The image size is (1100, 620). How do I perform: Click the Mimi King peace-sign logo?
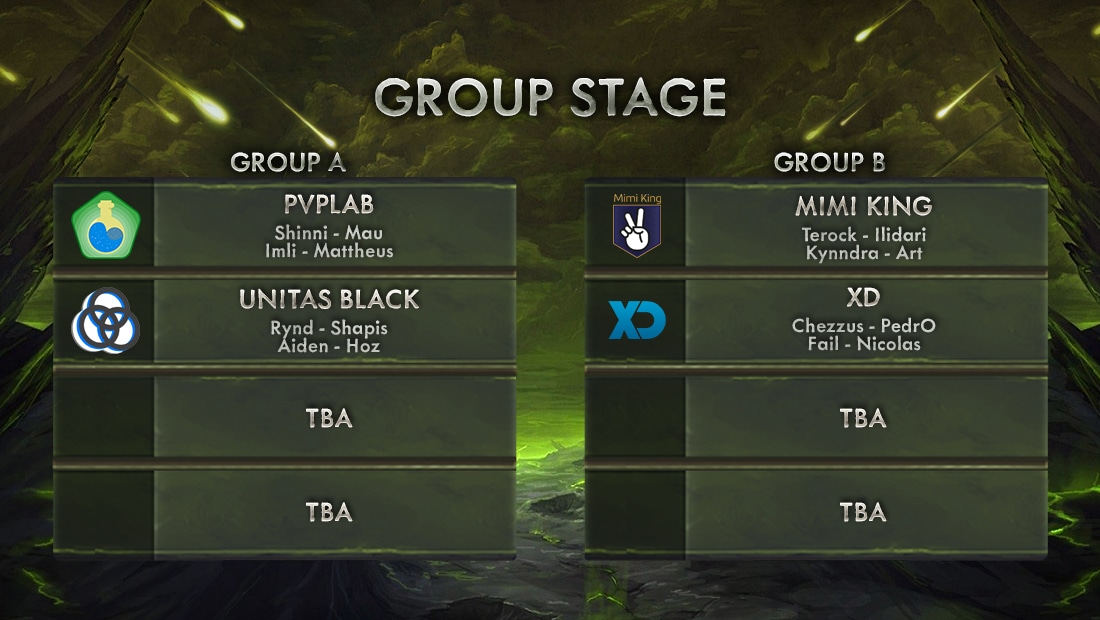click(x=637, y=226)
